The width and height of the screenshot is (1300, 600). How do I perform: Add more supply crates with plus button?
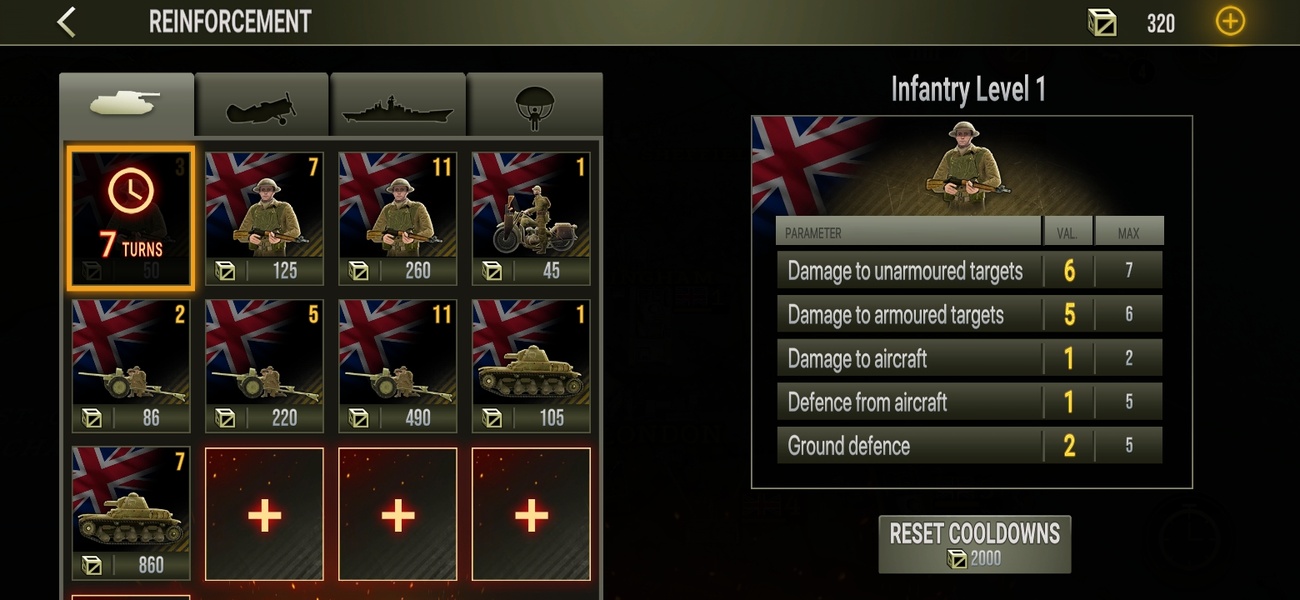pyautogui.click(x=1229, y=22)
